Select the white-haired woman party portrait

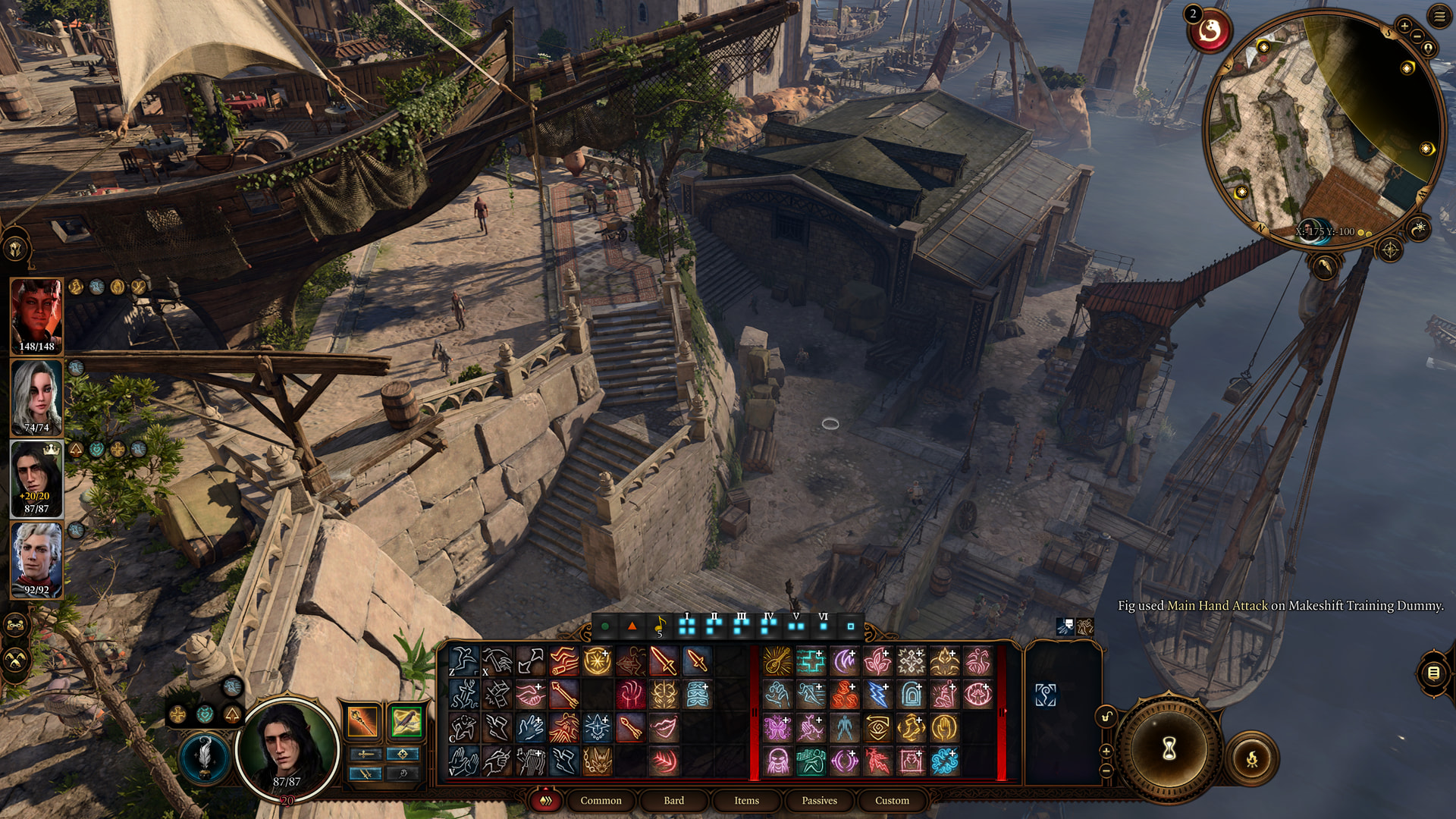(36, 396)
